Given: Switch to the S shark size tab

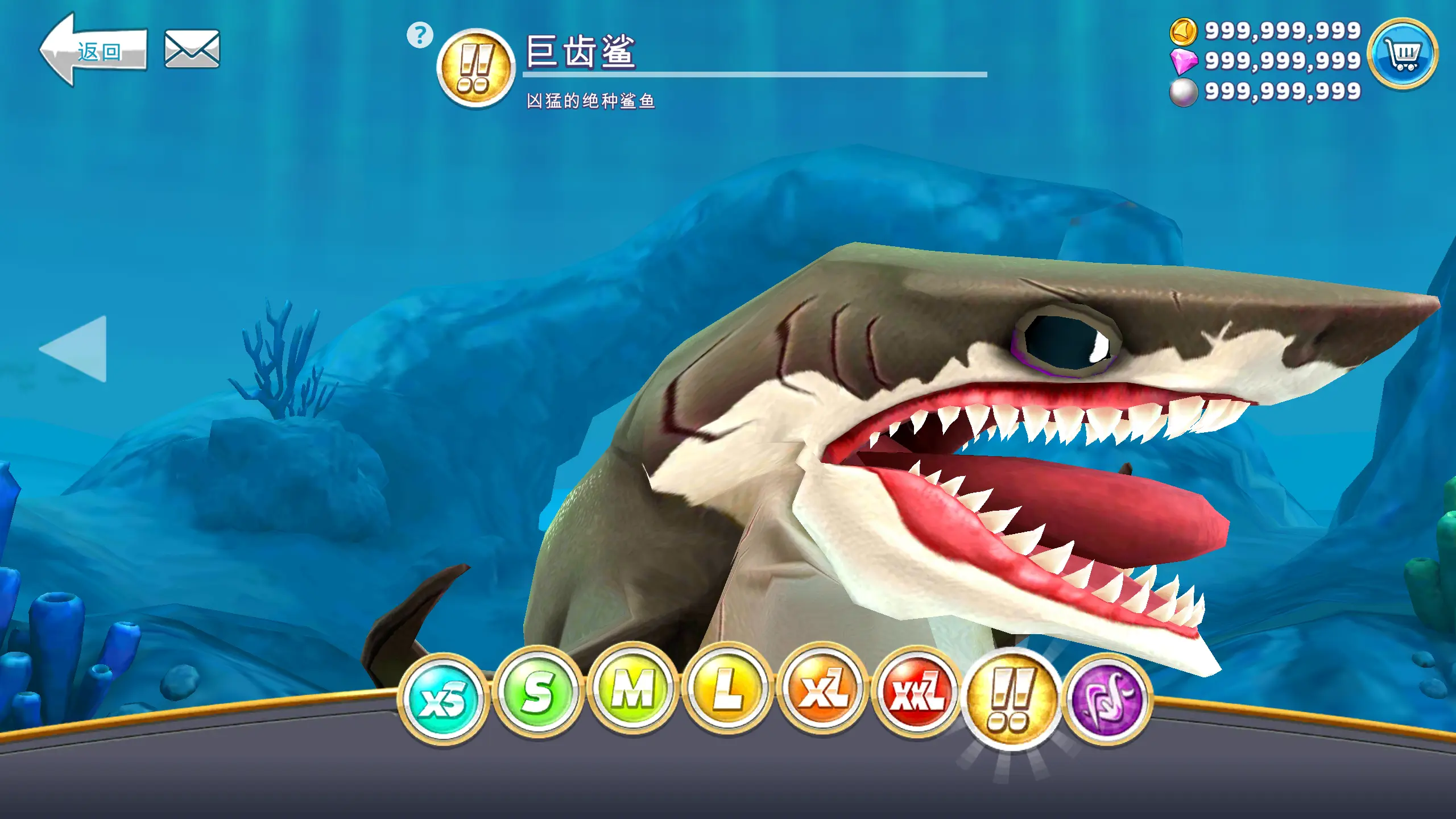Looking at the screenshot, I should [x=538, y=693].
